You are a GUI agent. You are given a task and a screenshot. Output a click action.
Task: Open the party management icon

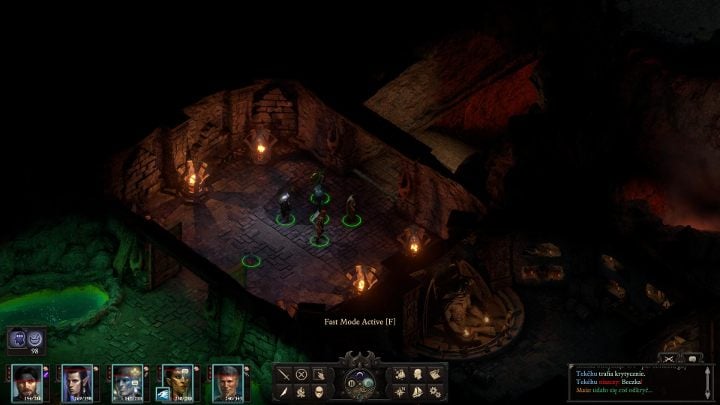point(400,375)
